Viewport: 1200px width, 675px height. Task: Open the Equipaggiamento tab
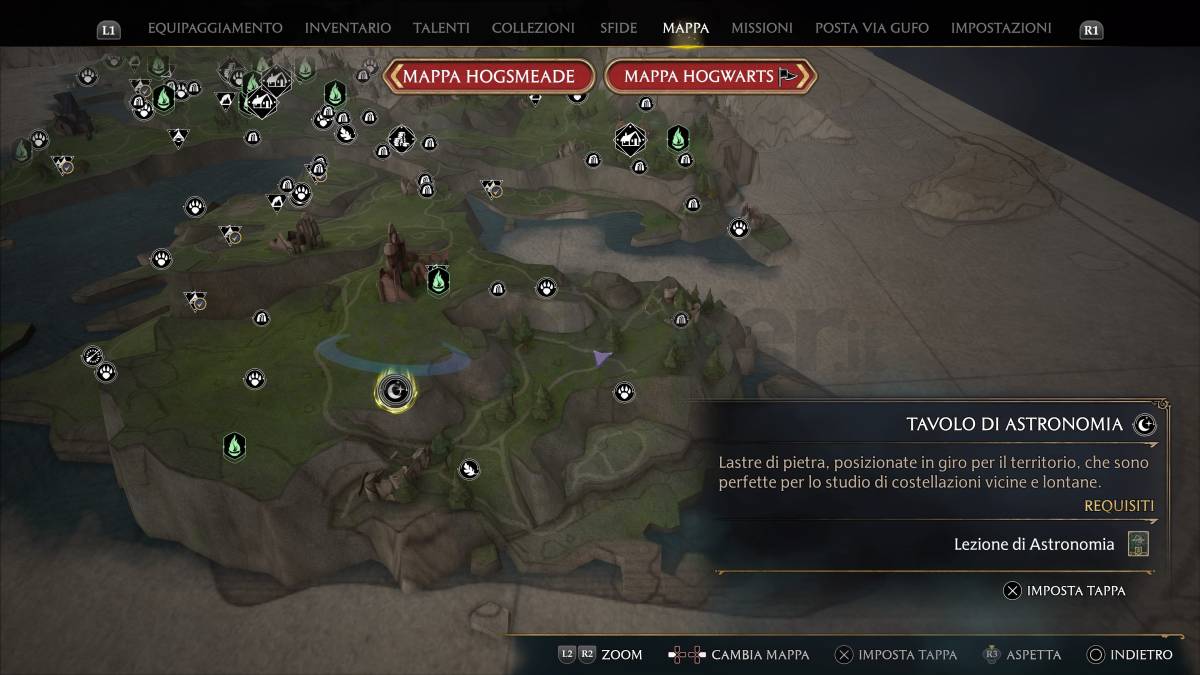point(215,28)
